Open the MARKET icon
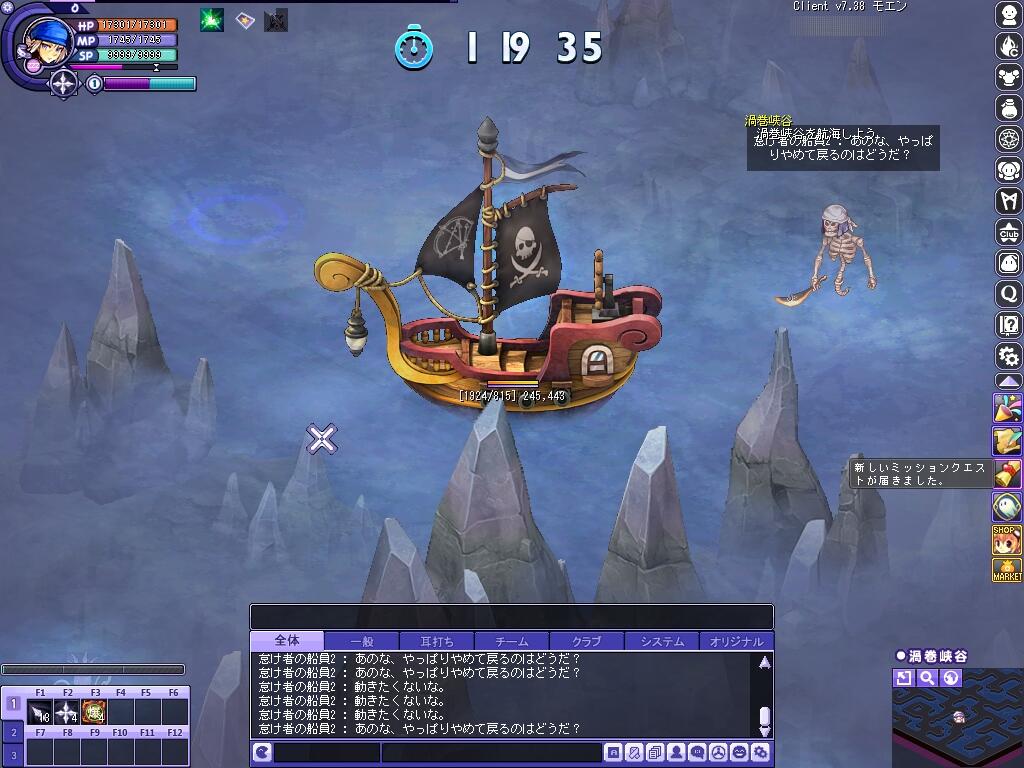This screenshot has width=1024, height=768. (1007, 571)
